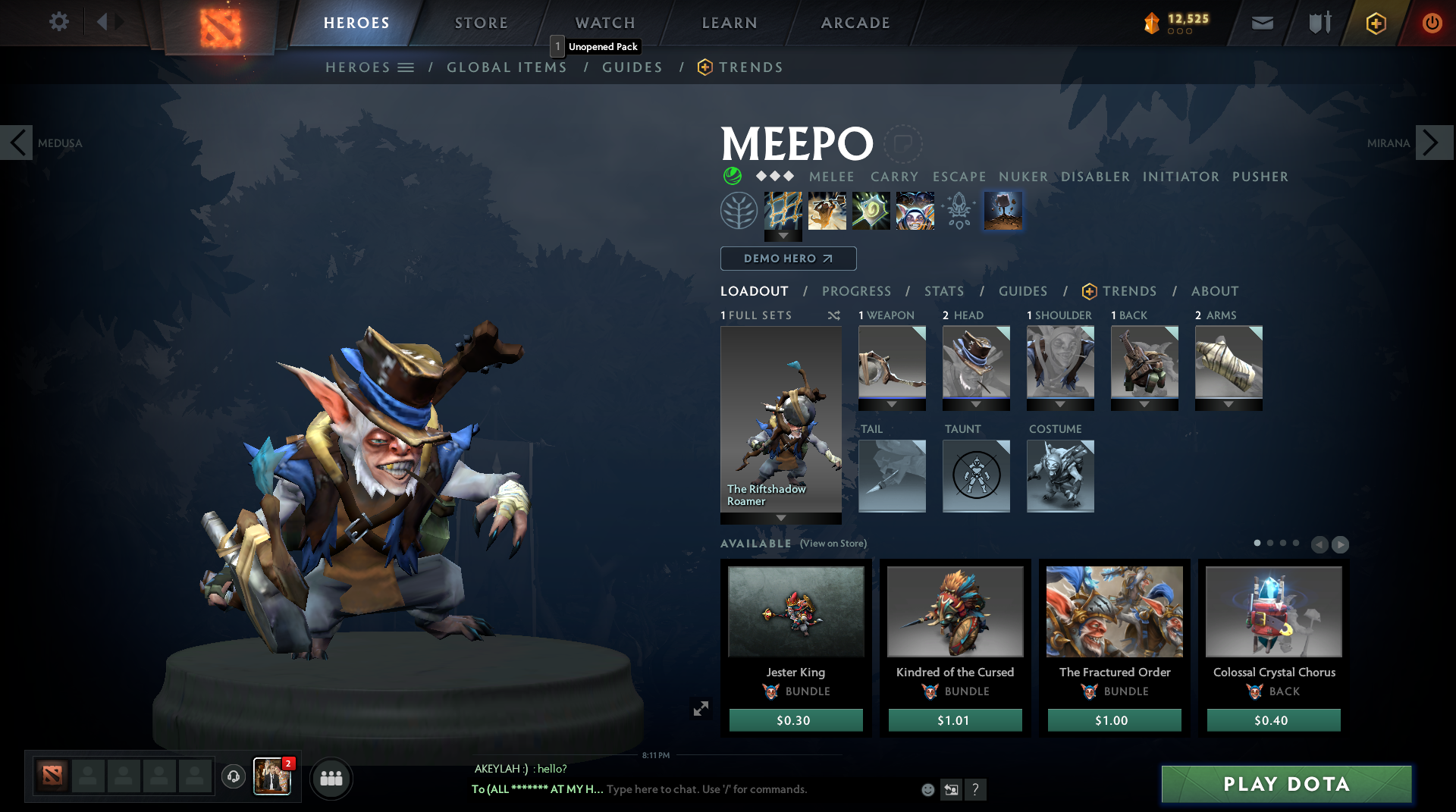Toggle the shuffle icon next to Full Sets
Viewport: 1456px width, 812px height.
[833, 315]
